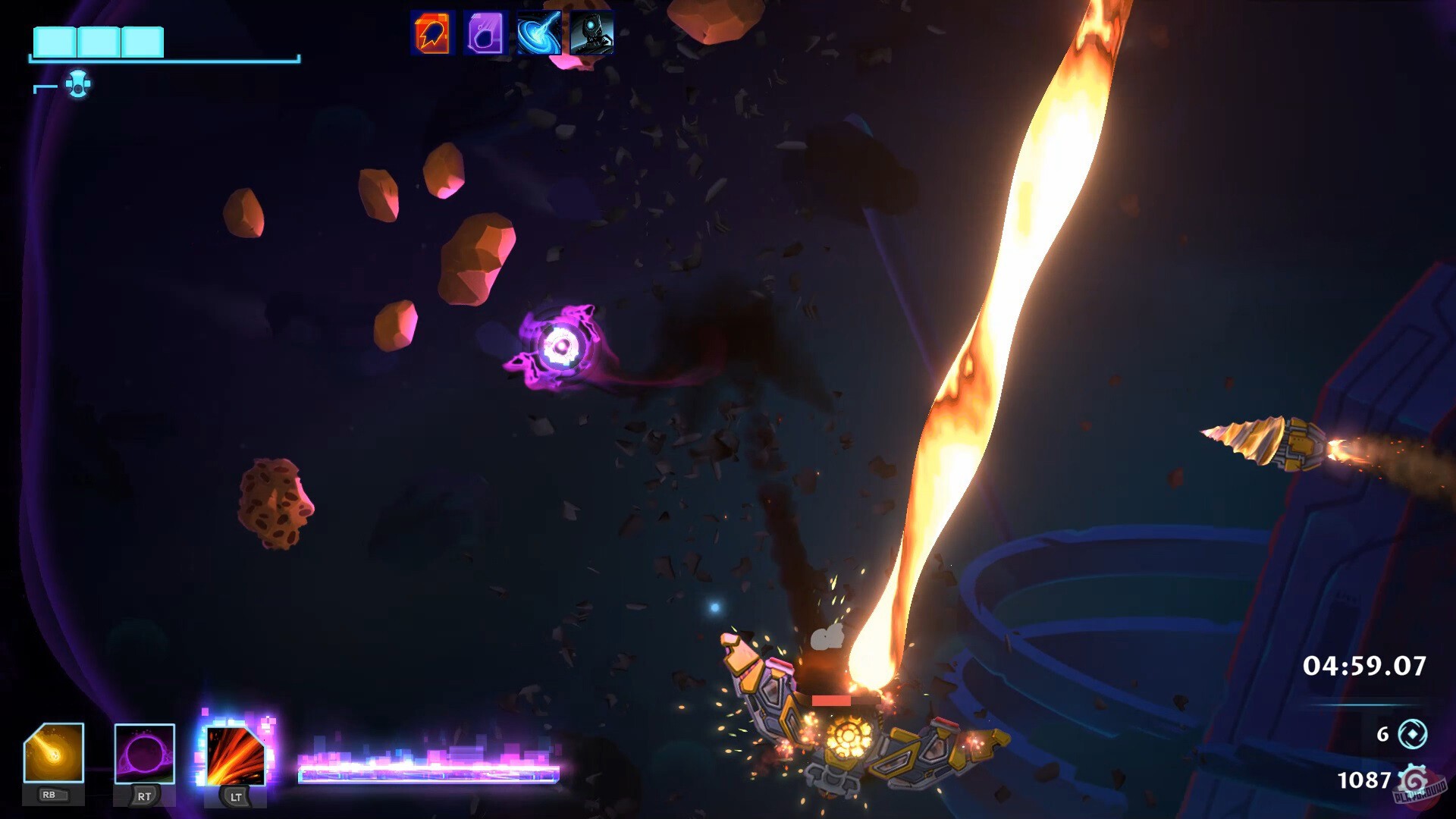Screen dimensions: 1456x819
Task: Click the robot skull portrait icon
Action: (x=591, y=33)
